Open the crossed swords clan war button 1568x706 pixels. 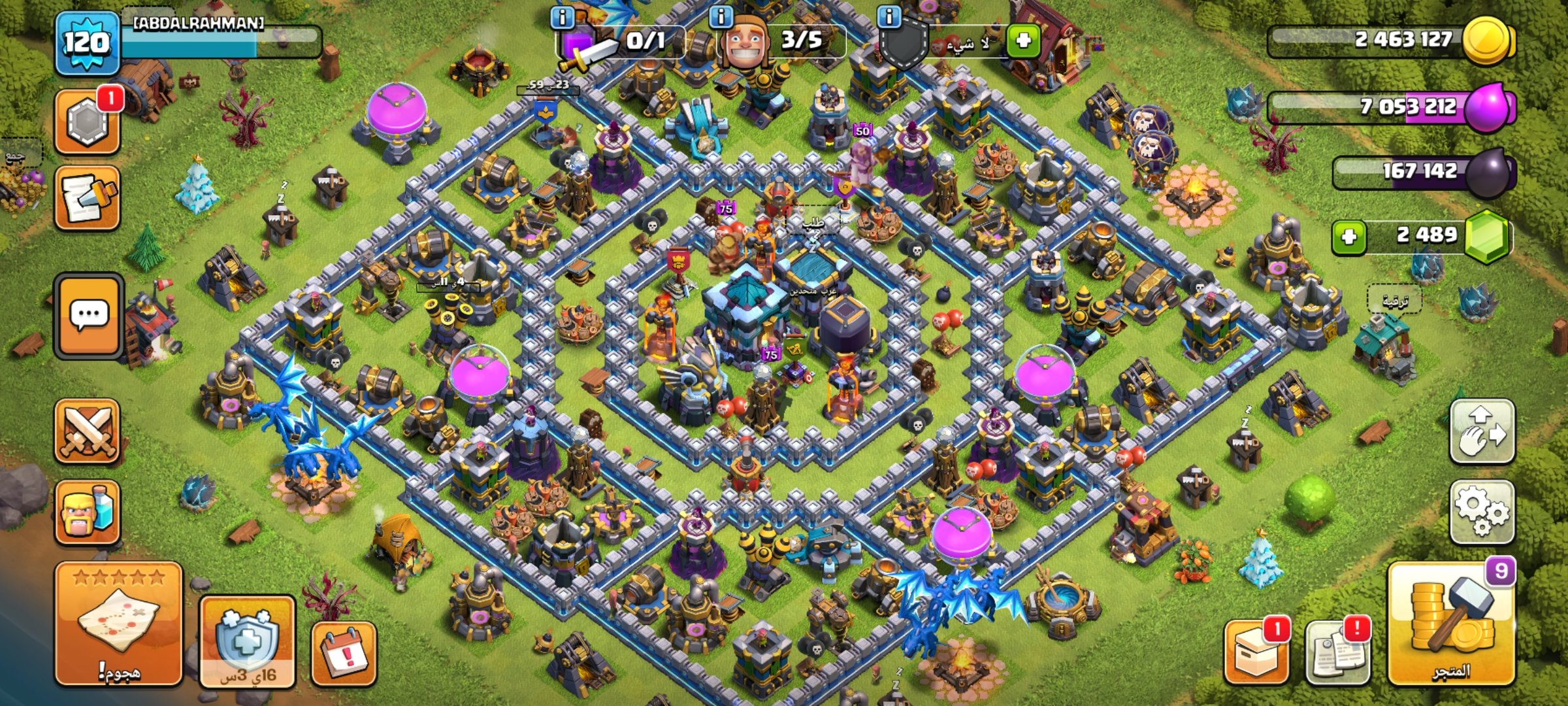pos(88,431)
